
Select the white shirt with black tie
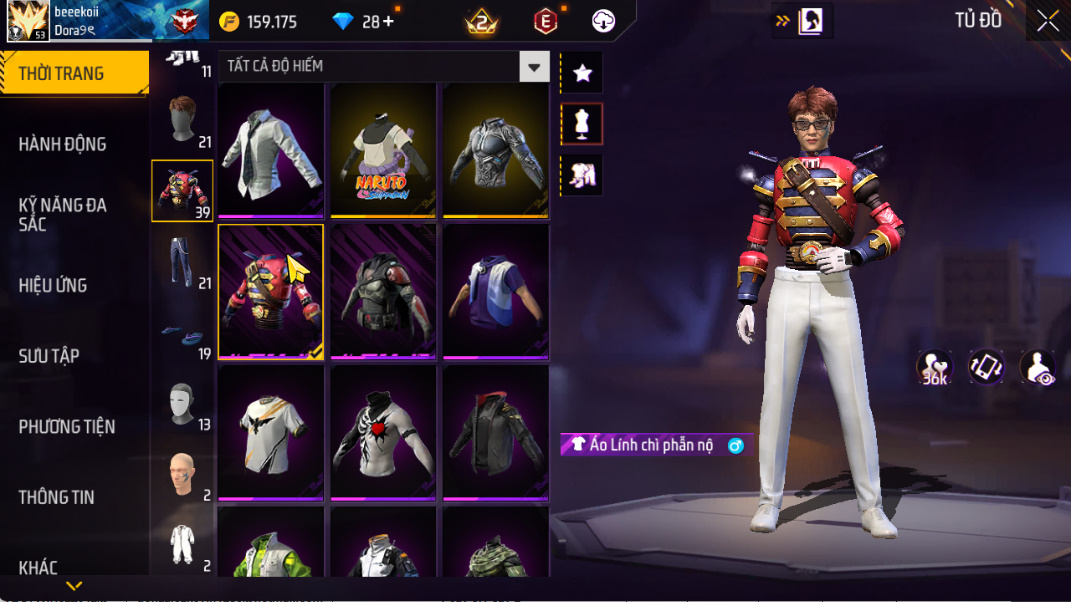pyautogui.click(x=271, y=150)
